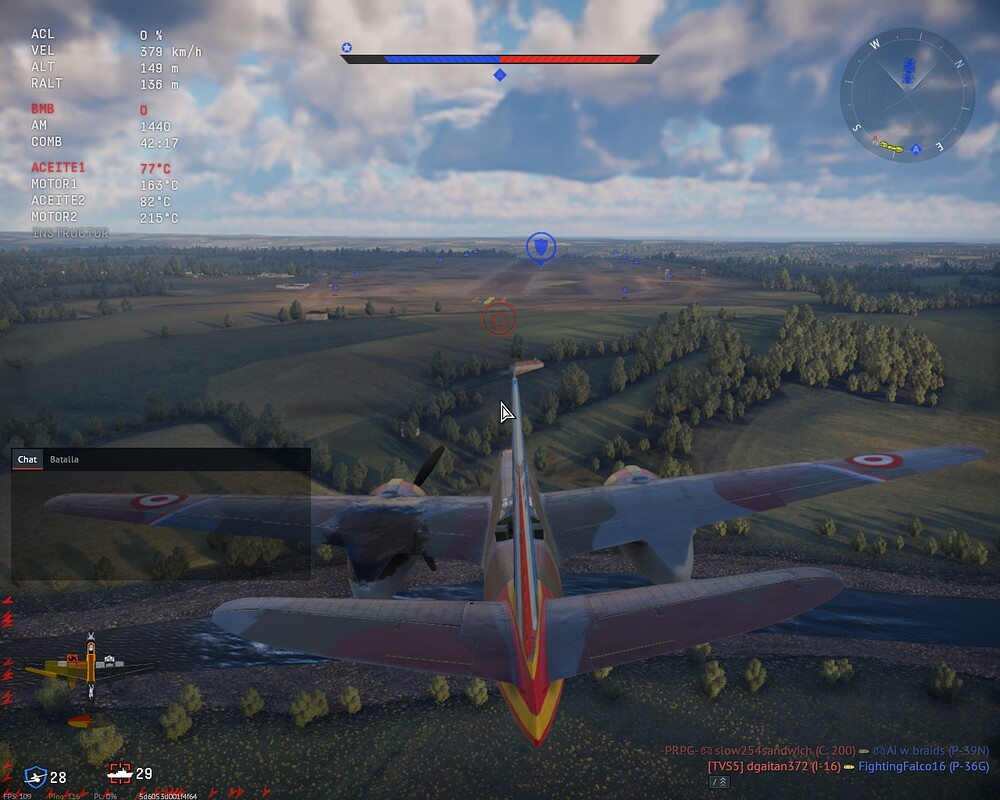Open the Batalla tab

tap(64, 459)
